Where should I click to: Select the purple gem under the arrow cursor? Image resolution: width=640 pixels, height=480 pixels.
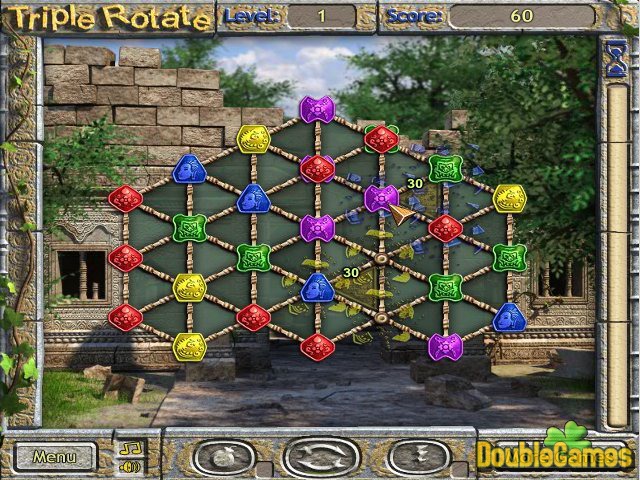point(381,198)
